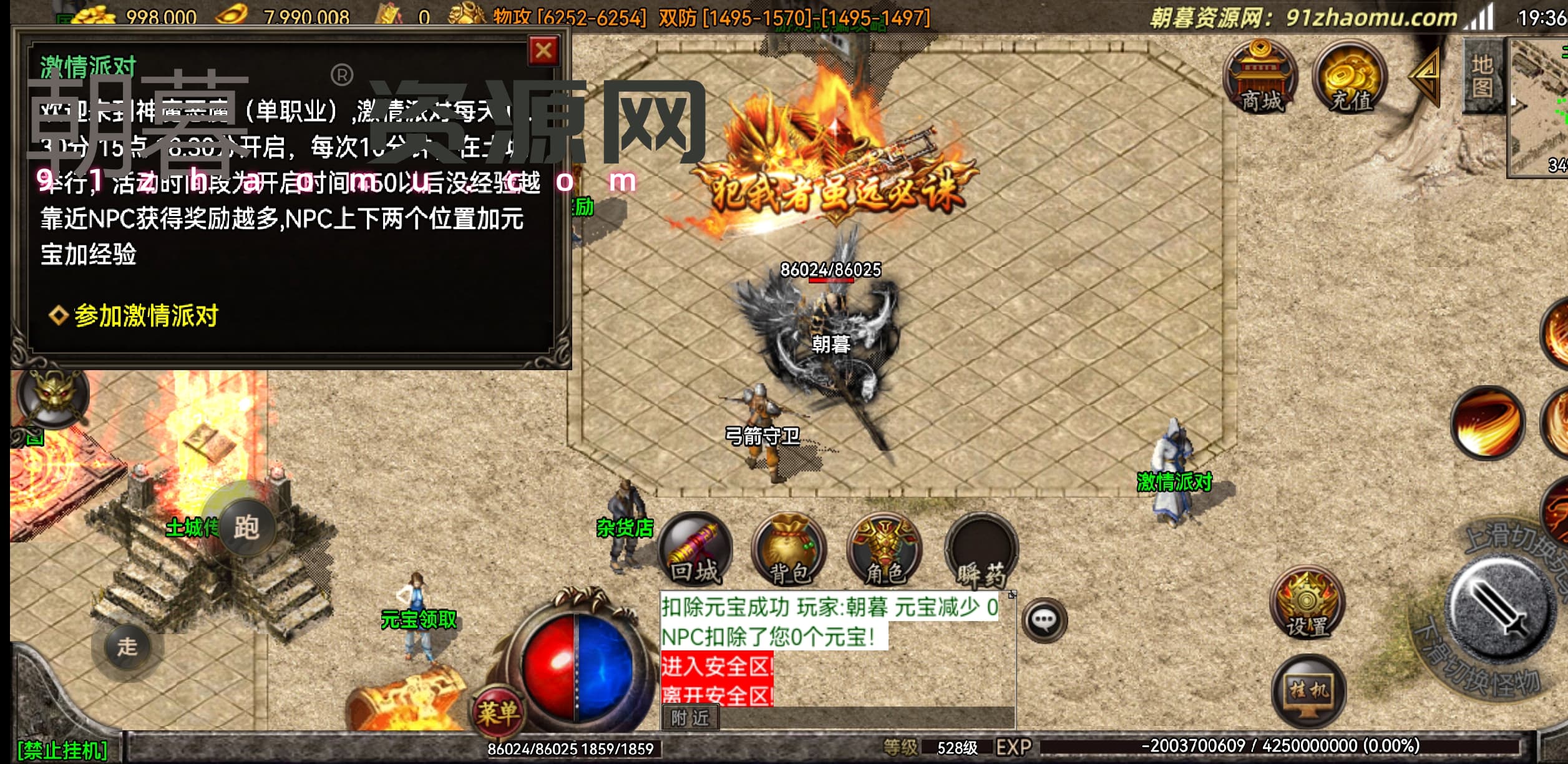Open the 菜单 menu button
Image resolution: width=1568 pixels, height=764 pixels.
coord(497,712)
